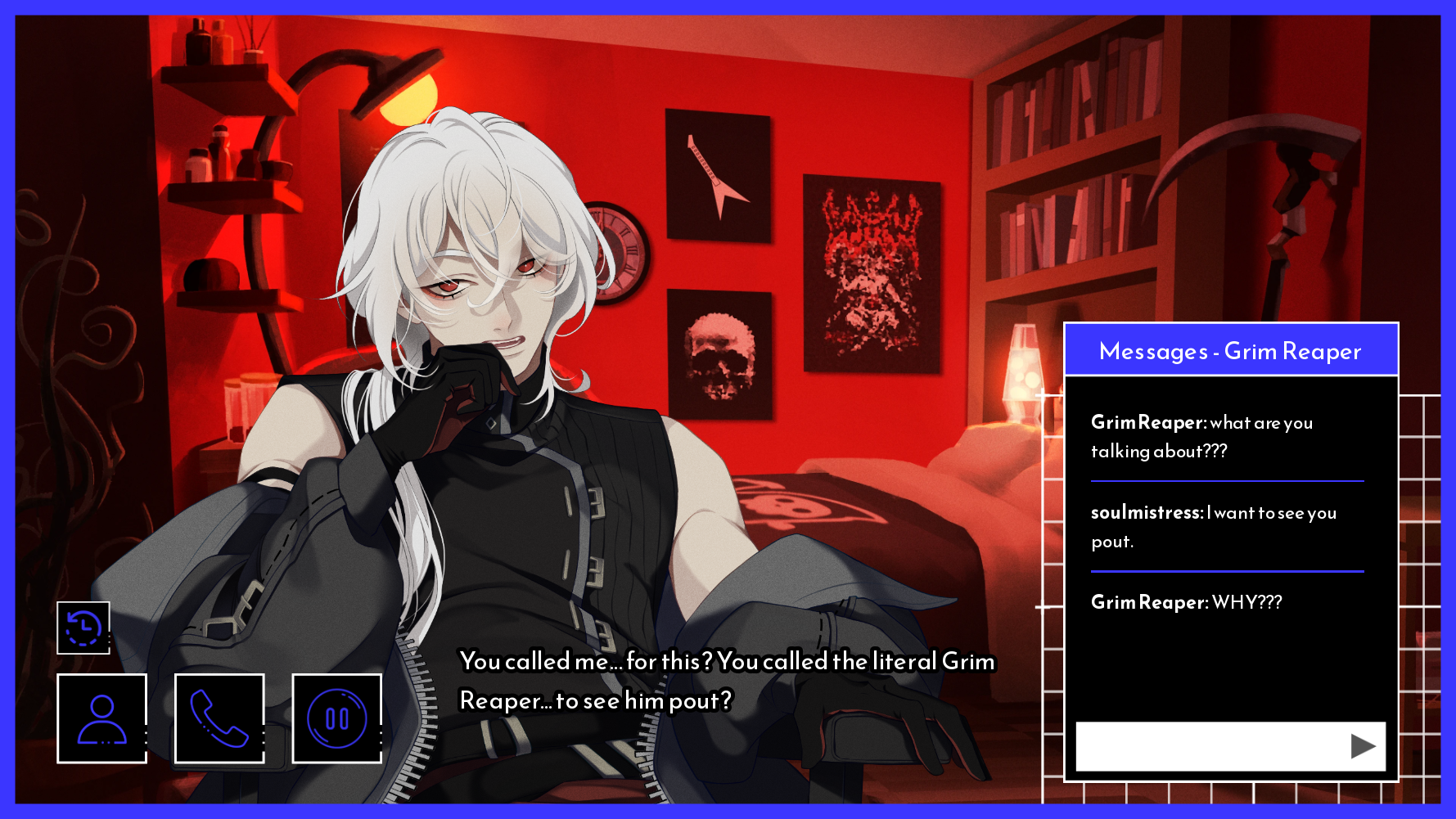Click the phone call button
Image resolution: width=1456 pixels, height=819 pixels.
[x=219, y=718]
